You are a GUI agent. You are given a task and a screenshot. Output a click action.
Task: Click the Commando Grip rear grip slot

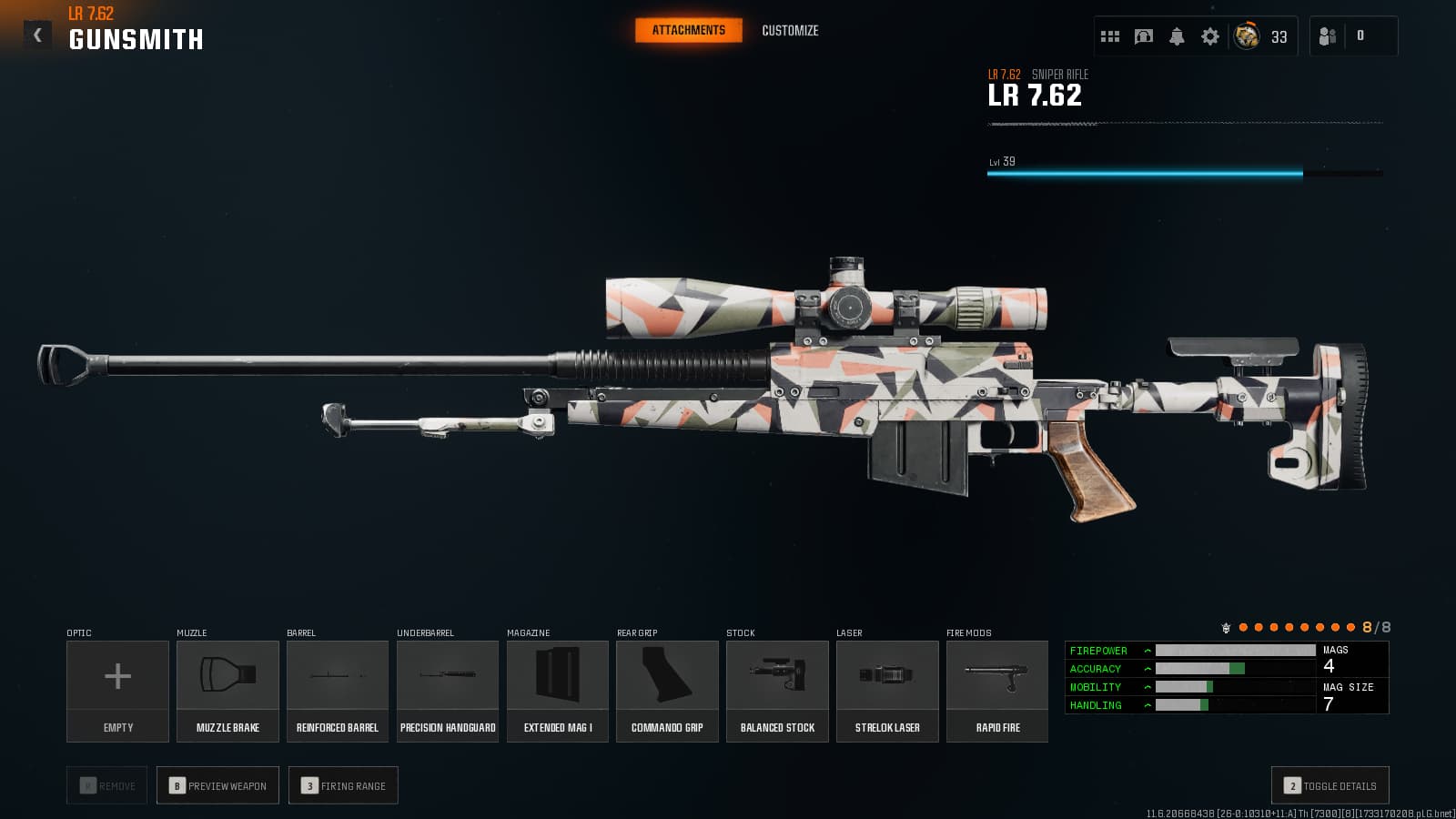click(667, 691)
